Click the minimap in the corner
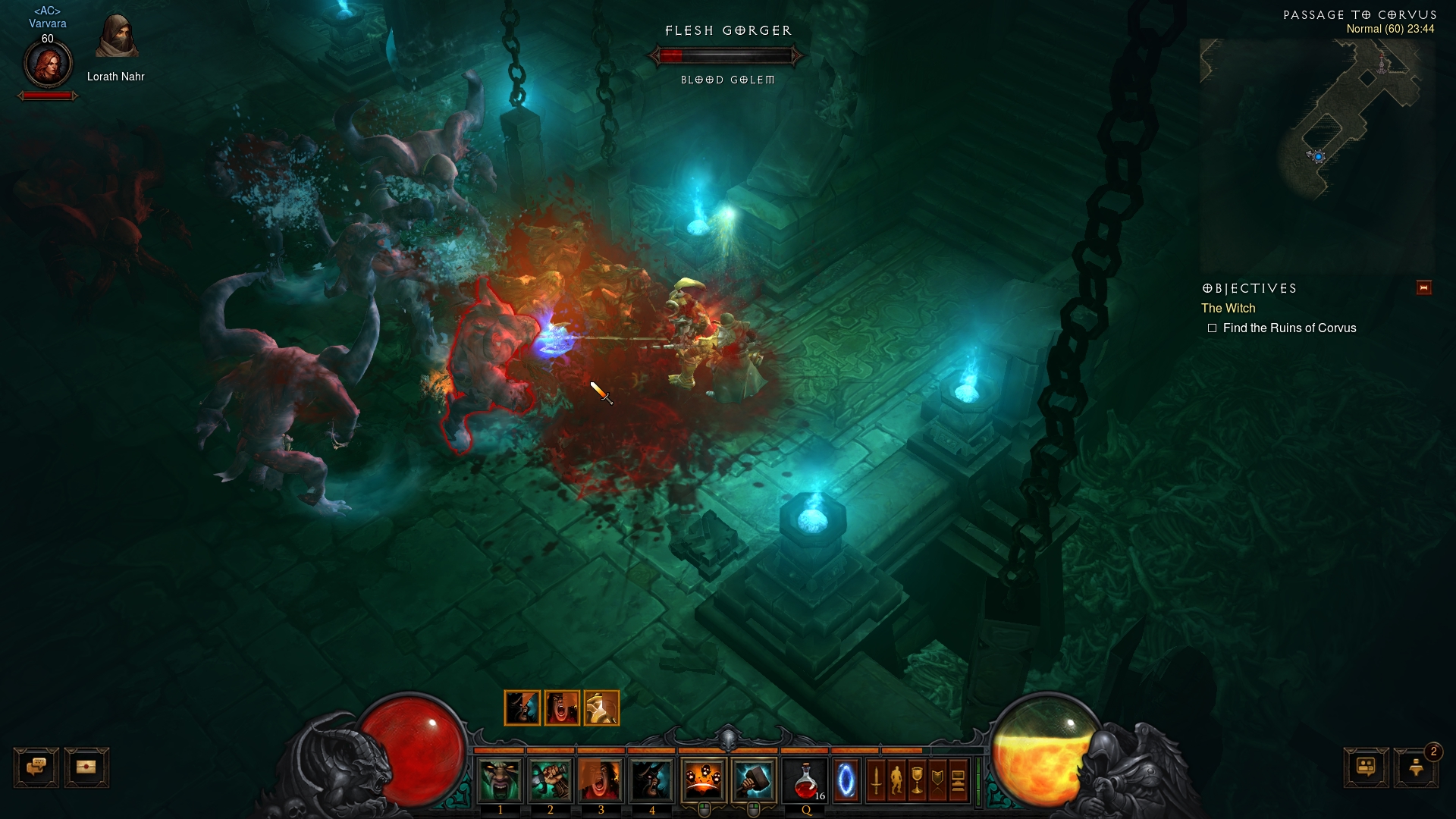The image size is (1456, 819). pyautogui.click(x=1317, y=152)
